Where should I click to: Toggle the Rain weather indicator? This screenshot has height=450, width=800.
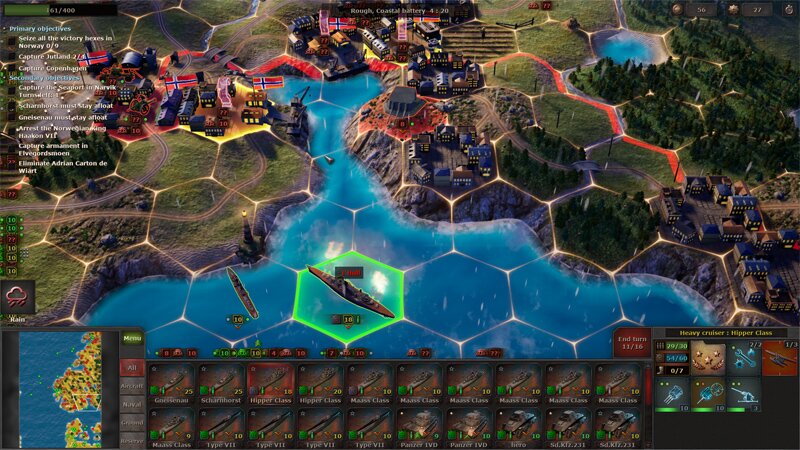[x=18, y=298]
